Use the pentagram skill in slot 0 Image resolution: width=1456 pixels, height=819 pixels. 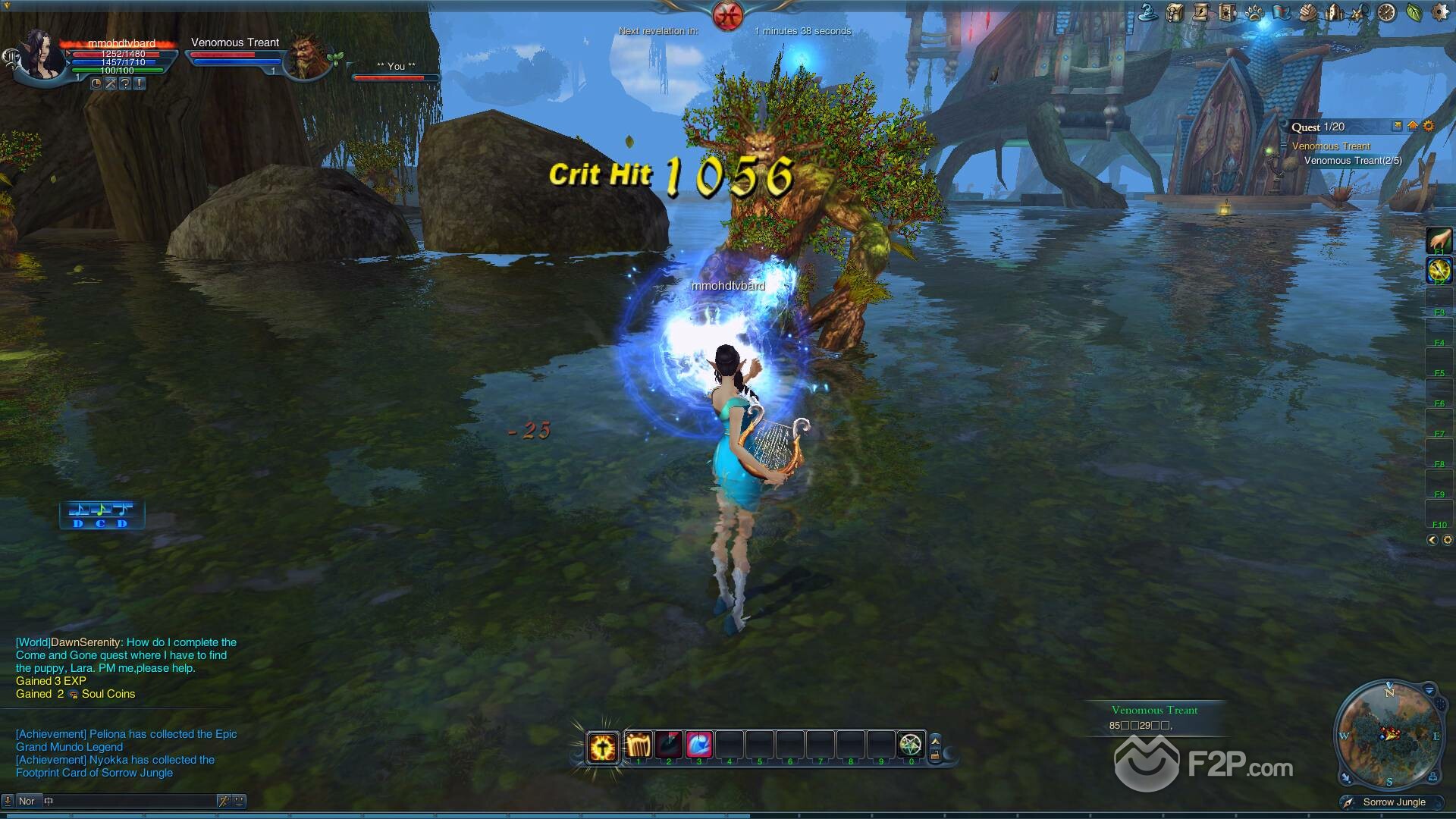tap(911, 745)
